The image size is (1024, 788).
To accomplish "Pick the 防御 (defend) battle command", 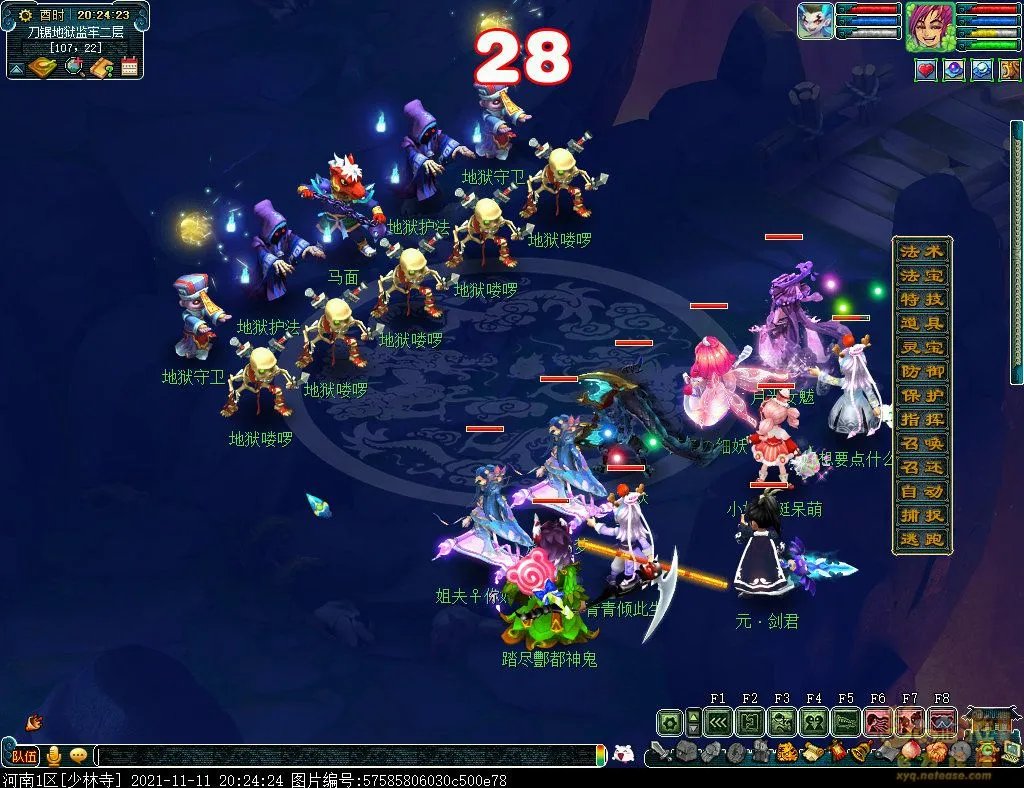I will pos(921,371).
